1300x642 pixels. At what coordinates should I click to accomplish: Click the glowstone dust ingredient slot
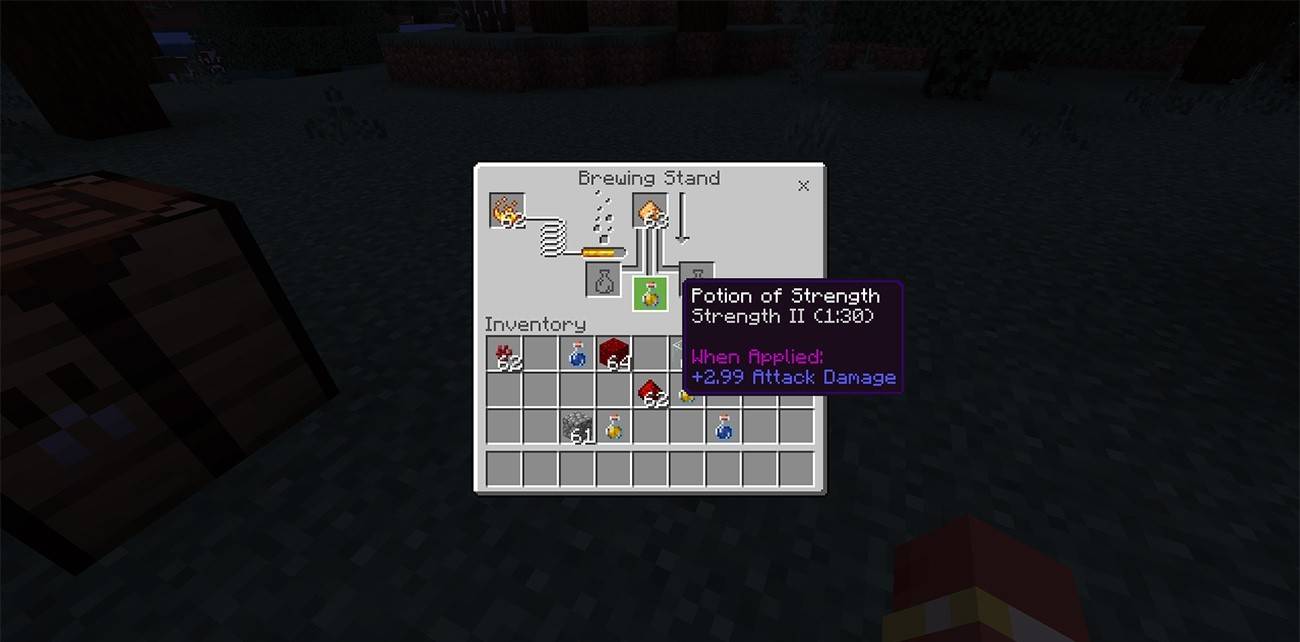coord(650,211)
